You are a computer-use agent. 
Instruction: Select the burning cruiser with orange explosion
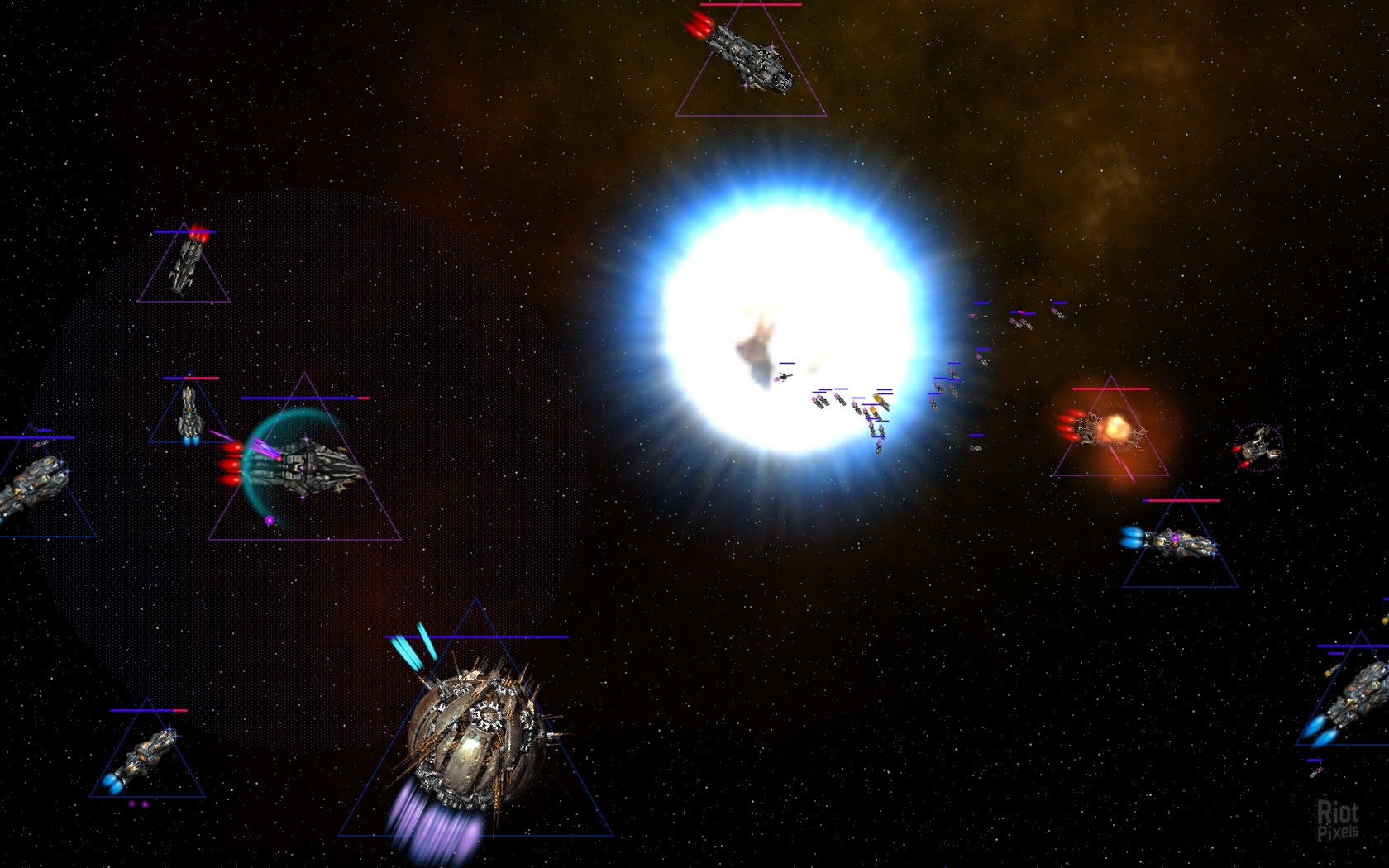pyautogui.click(x=1110, y=430)
